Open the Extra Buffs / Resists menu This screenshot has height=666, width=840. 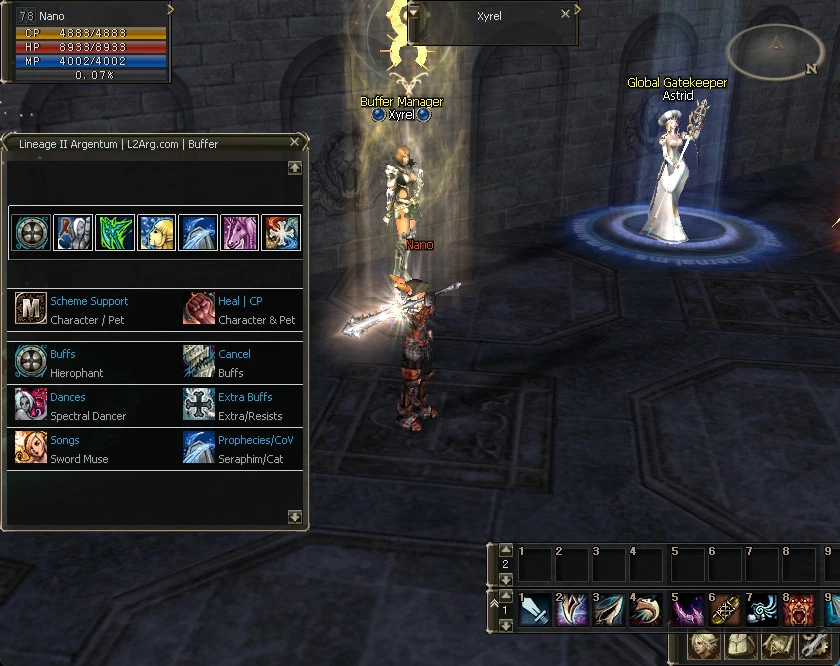click(244, 397)
